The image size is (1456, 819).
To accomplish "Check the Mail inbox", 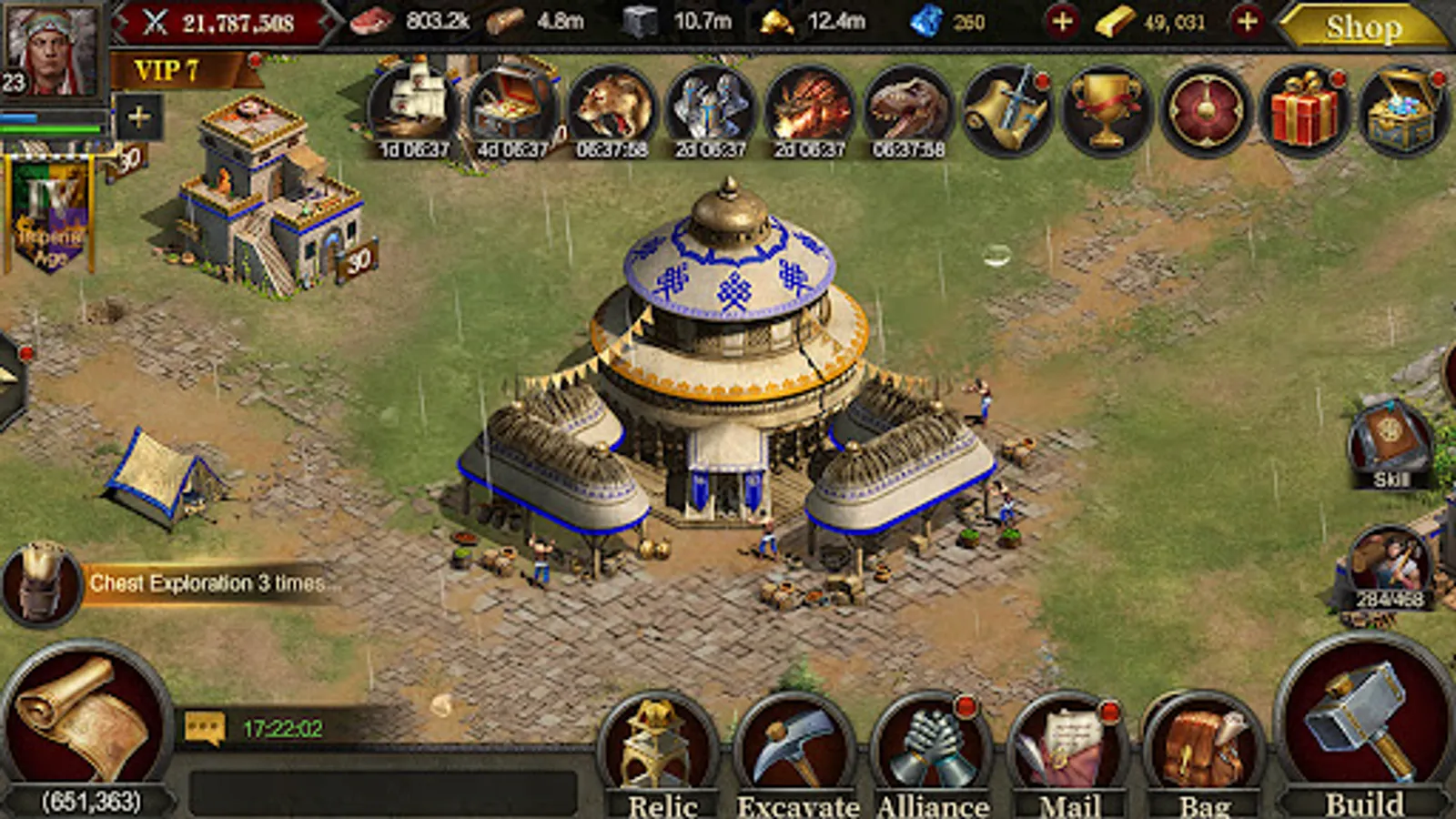I will point(1068,751).
